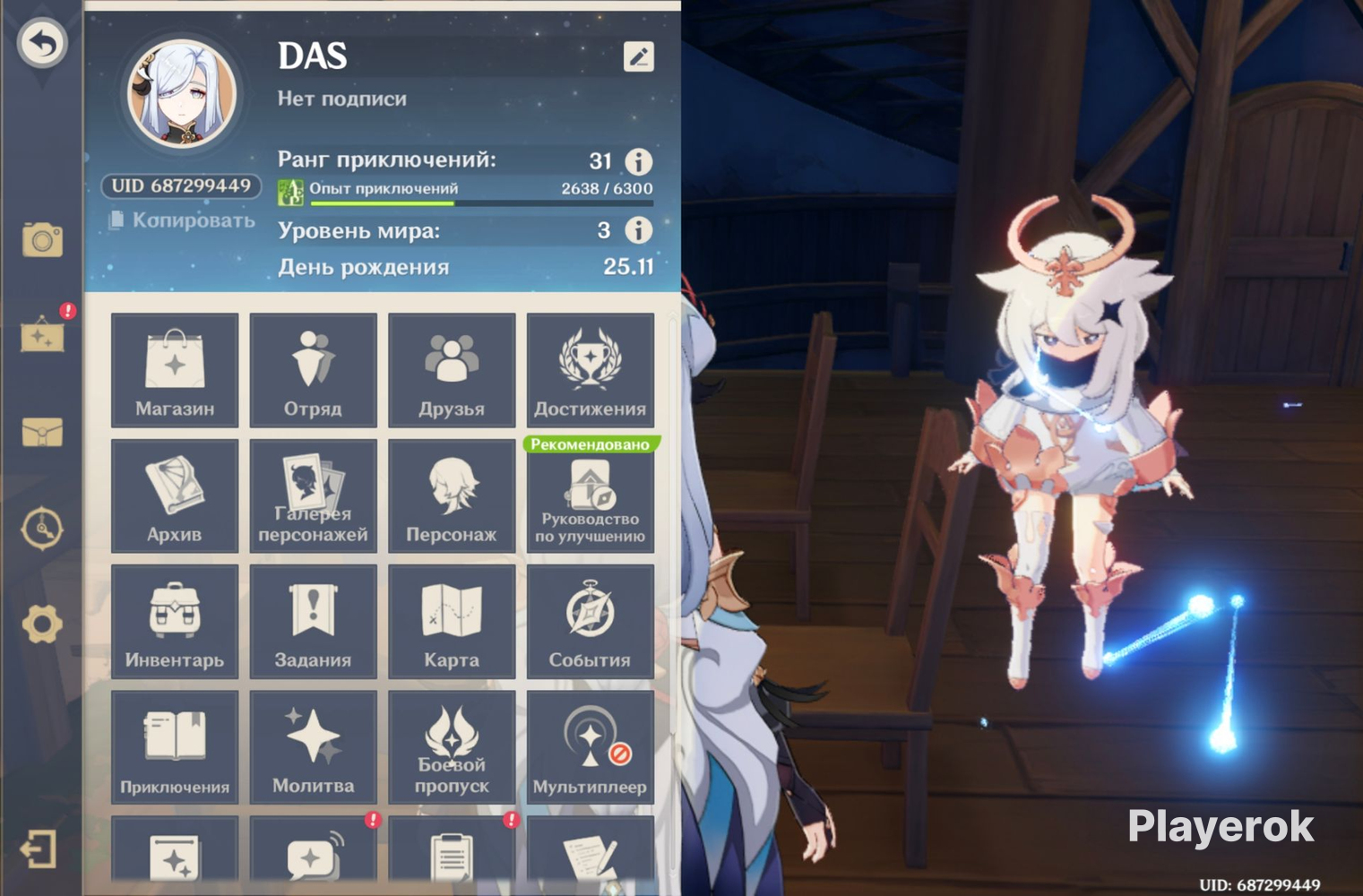
Task: Open the Приключения adventure handbook
Action: pos(175,748)
